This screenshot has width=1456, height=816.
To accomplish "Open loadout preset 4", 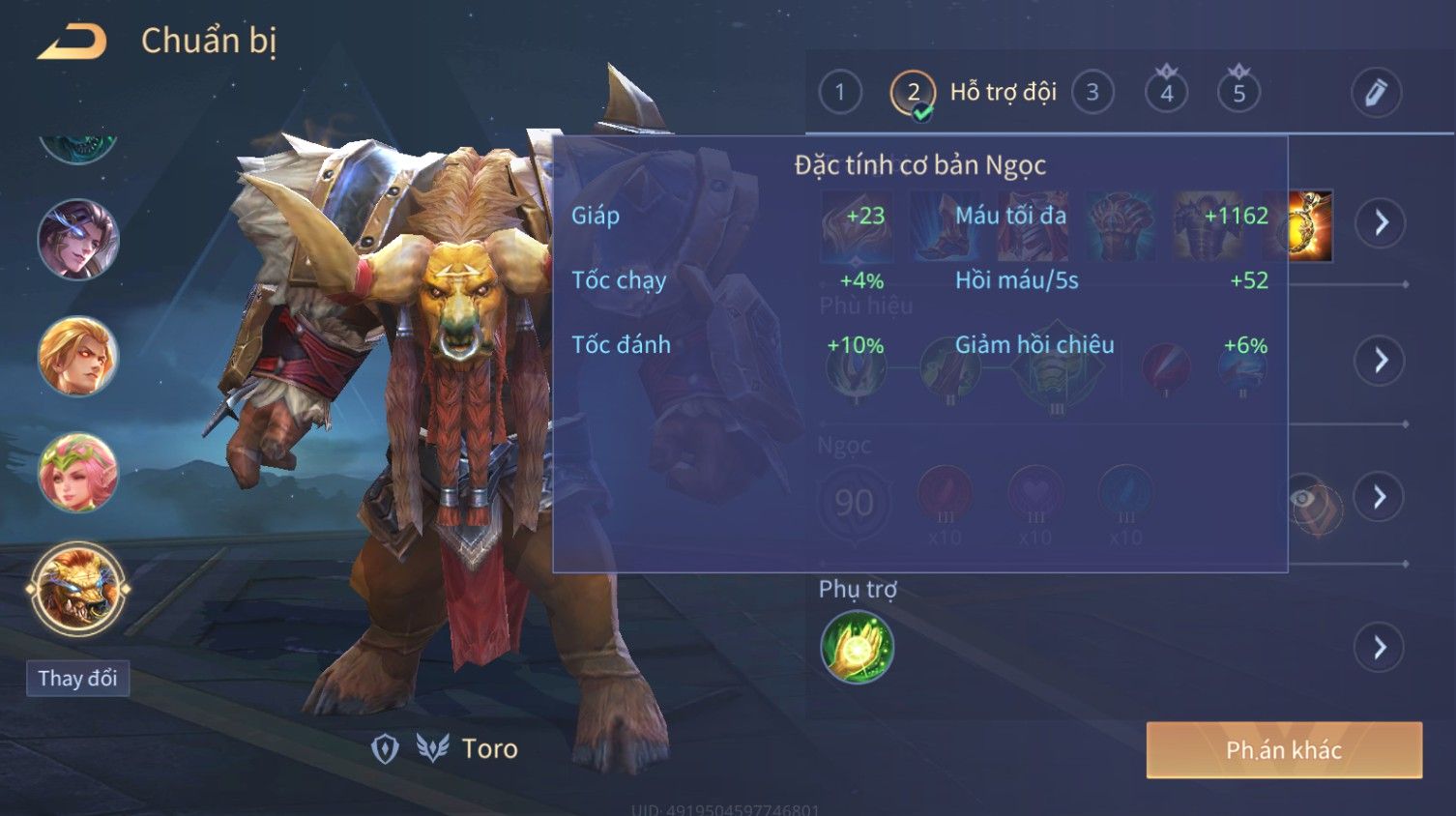I will coord(1166,93).
